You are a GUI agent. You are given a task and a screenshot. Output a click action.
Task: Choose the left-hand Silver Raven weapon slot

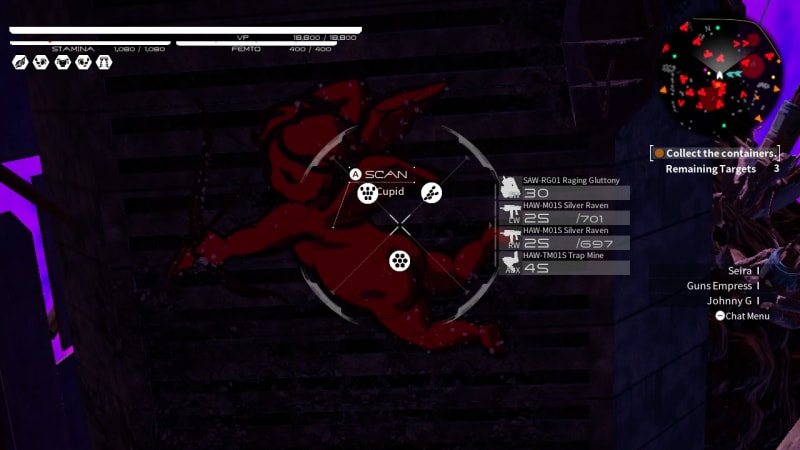(565, 212)
